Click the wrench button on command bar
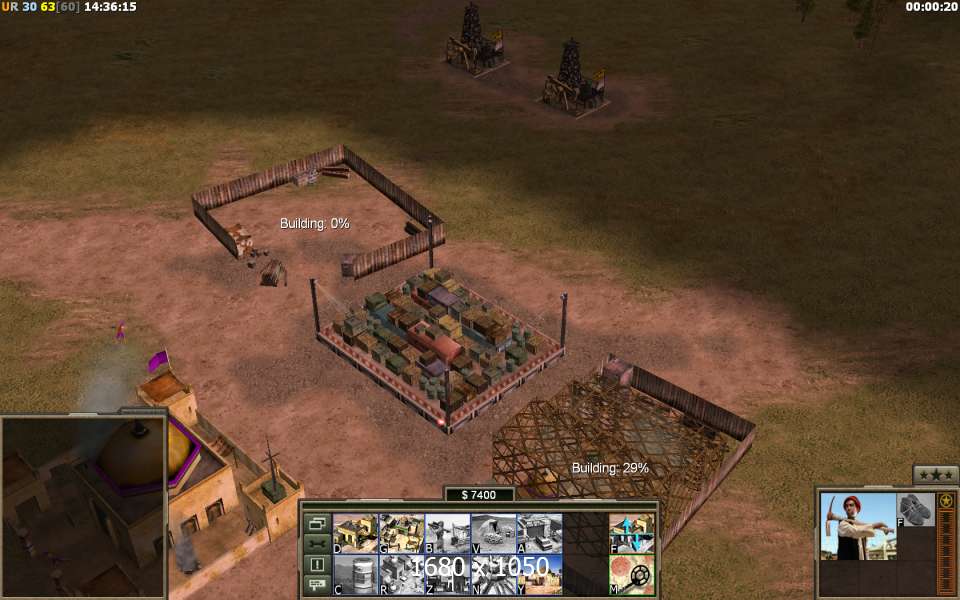Screen dimensions: 960x600 tap(318, 544)
